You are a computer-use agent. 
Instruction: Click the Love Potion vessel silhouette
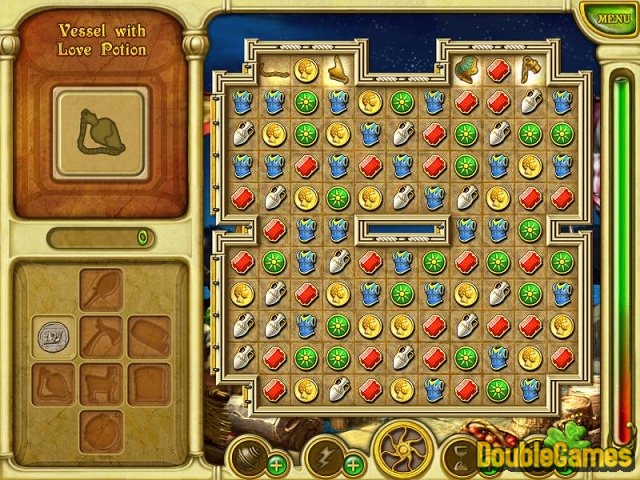[x=101, y=126]
